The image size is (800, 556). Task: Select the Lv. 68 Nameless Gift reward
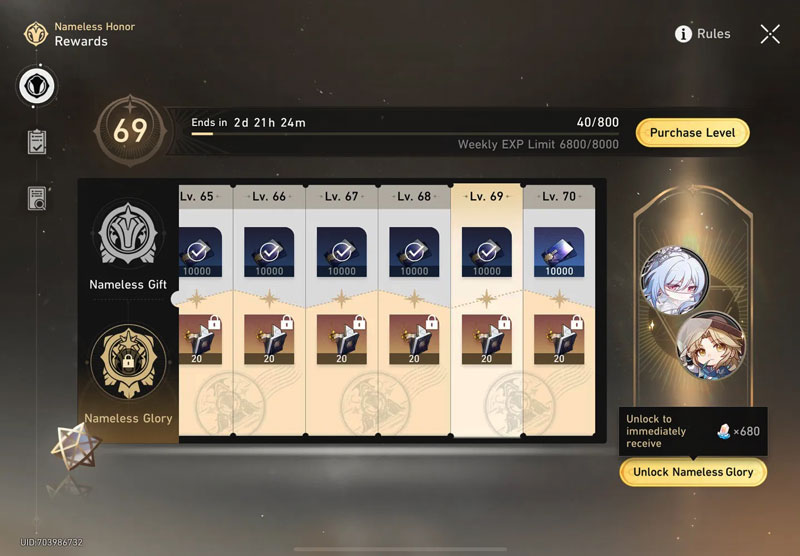click(414, 252)
